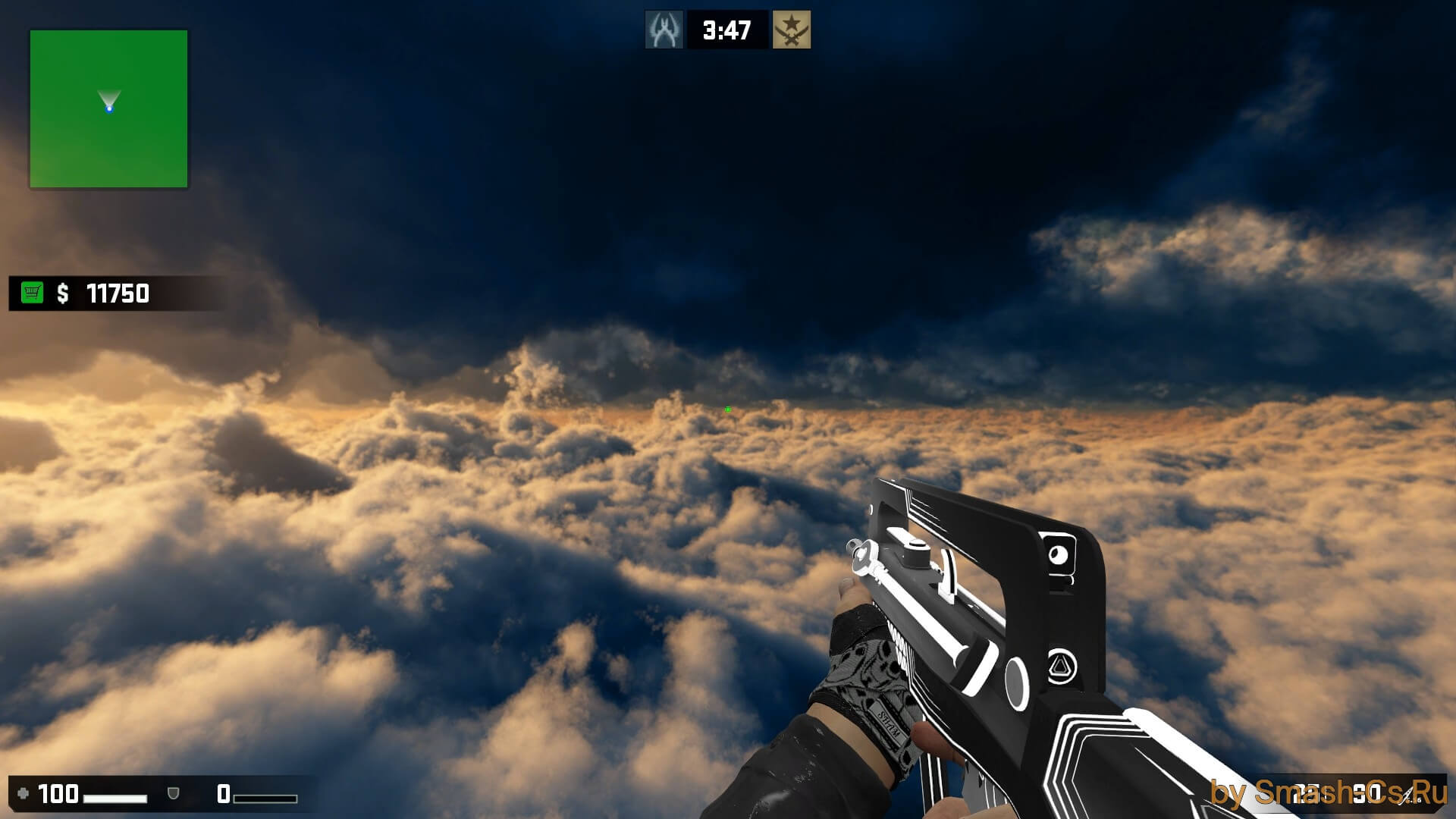The width and height of the screenshot is (1456, 819).
Task: Open the buy menu cart icon
Action: pyautogui.click(x=32, y=293)
